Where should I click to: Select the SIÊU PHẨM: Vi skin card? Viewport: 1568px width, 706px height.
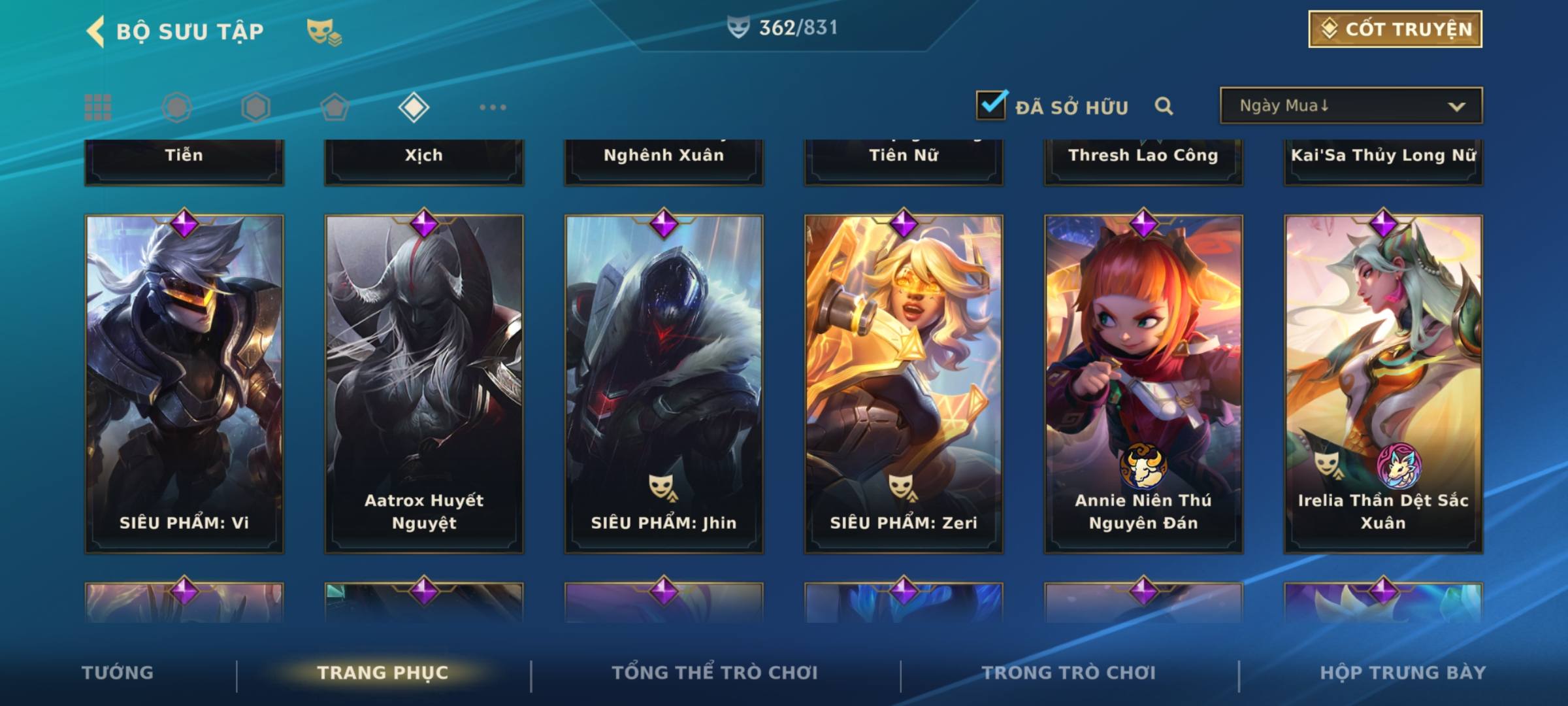(x=184, y=384)
